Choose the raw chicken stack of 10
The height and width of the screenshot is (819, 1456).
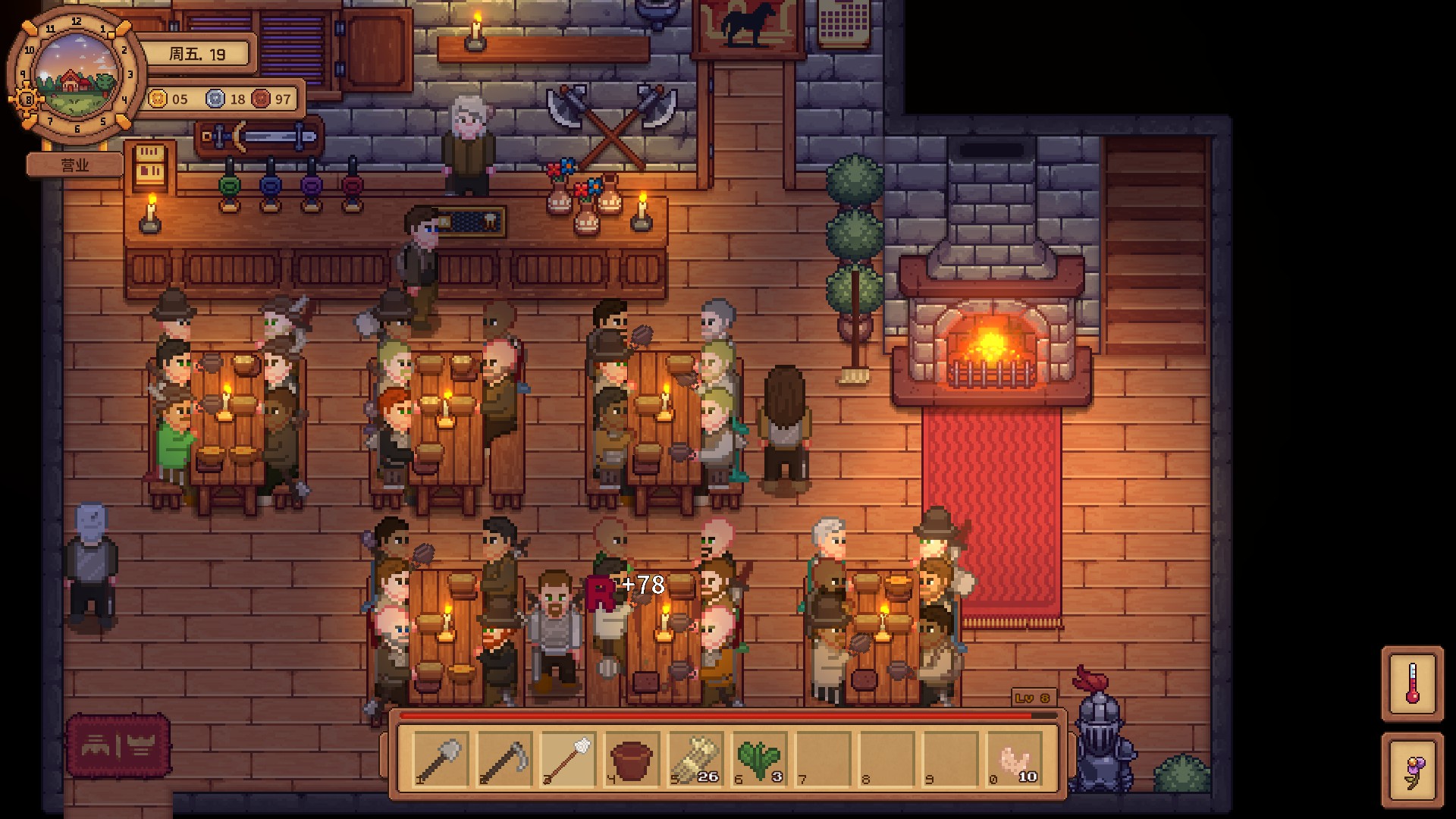[1014, 759]
